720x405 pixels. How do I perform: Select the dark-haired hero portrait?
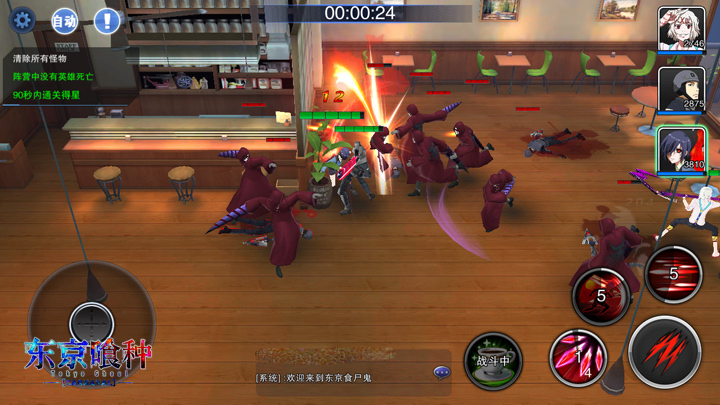point(681,150)
